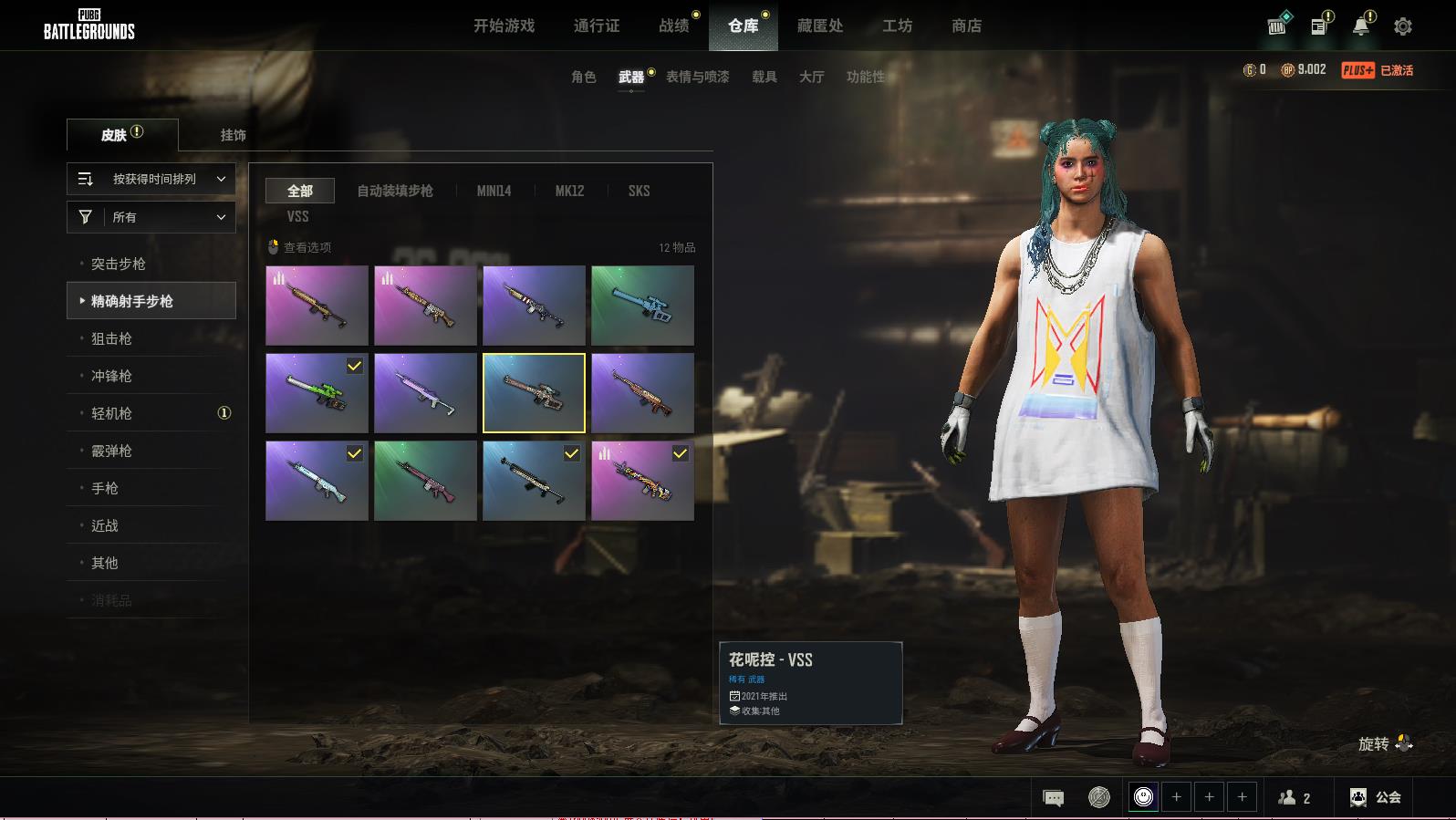Open the 公会 guild panel

tap(1376, 797)
